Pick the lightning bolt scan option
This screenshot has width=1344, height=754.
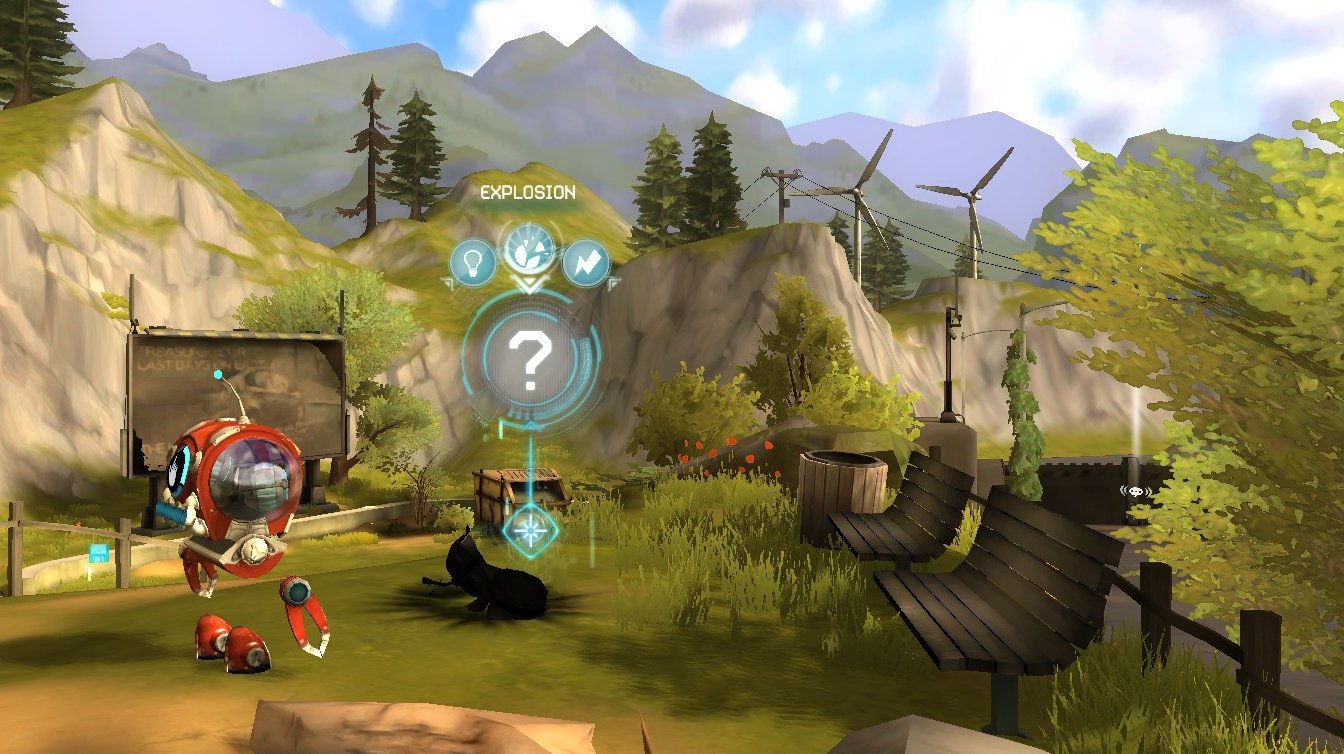click(585, 263)
